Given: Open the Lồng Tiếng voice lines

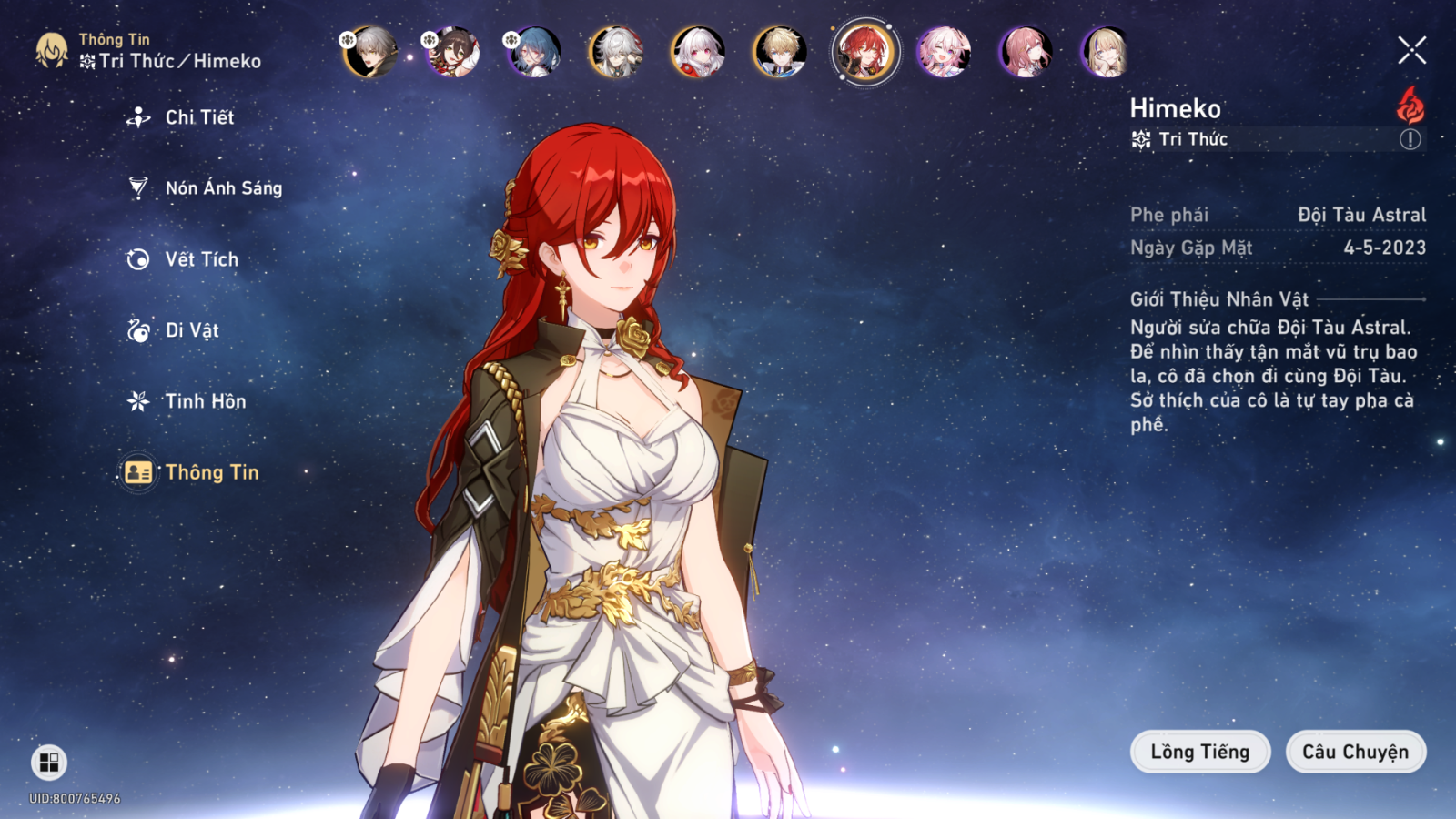Looking at the screenshot, I should pos(1199,752).
